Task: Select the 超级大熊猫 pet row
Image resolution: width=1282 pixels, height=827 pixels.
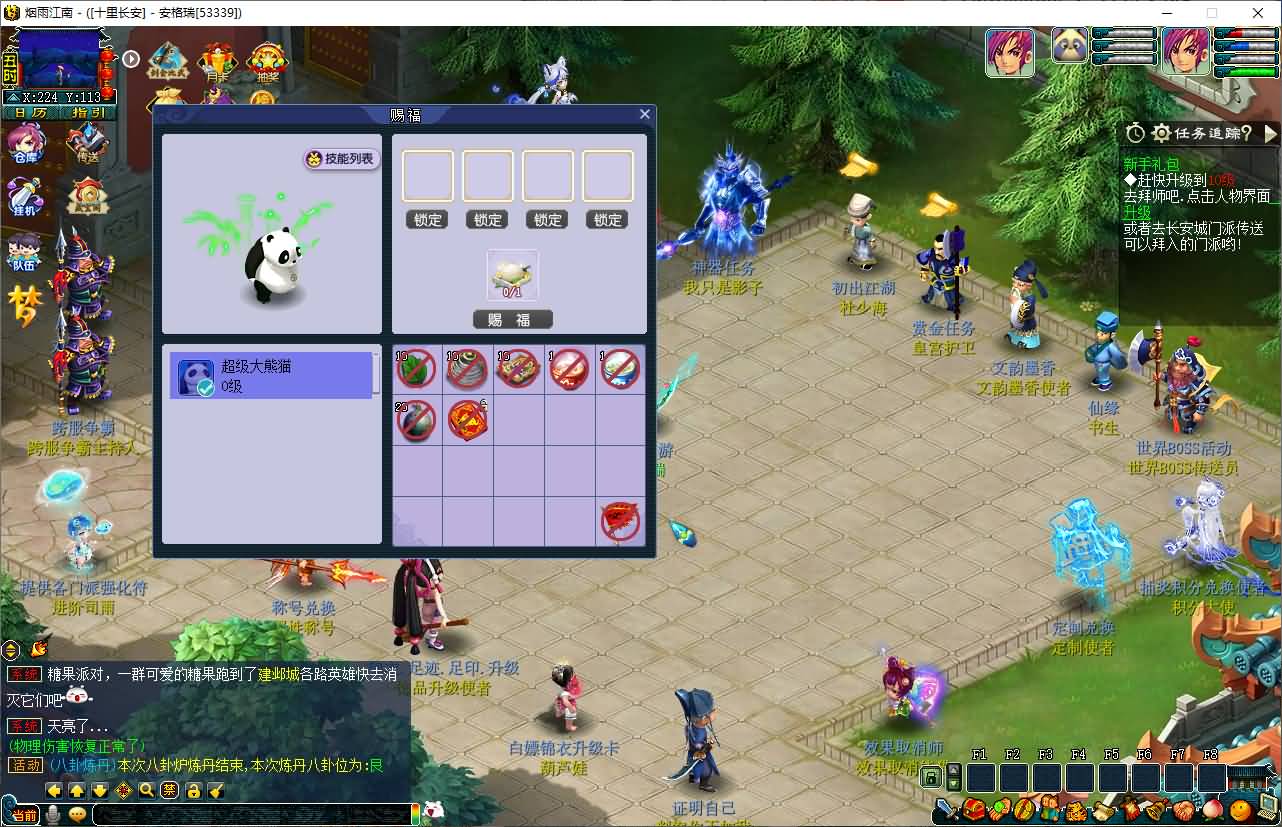Action: (270, 376)
